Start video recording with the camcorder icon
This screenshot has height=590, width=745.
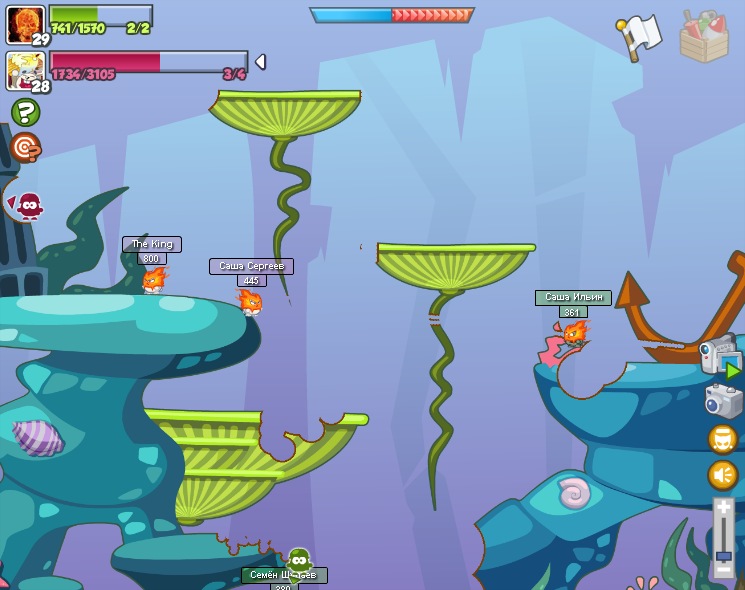[x=720, y=358]
